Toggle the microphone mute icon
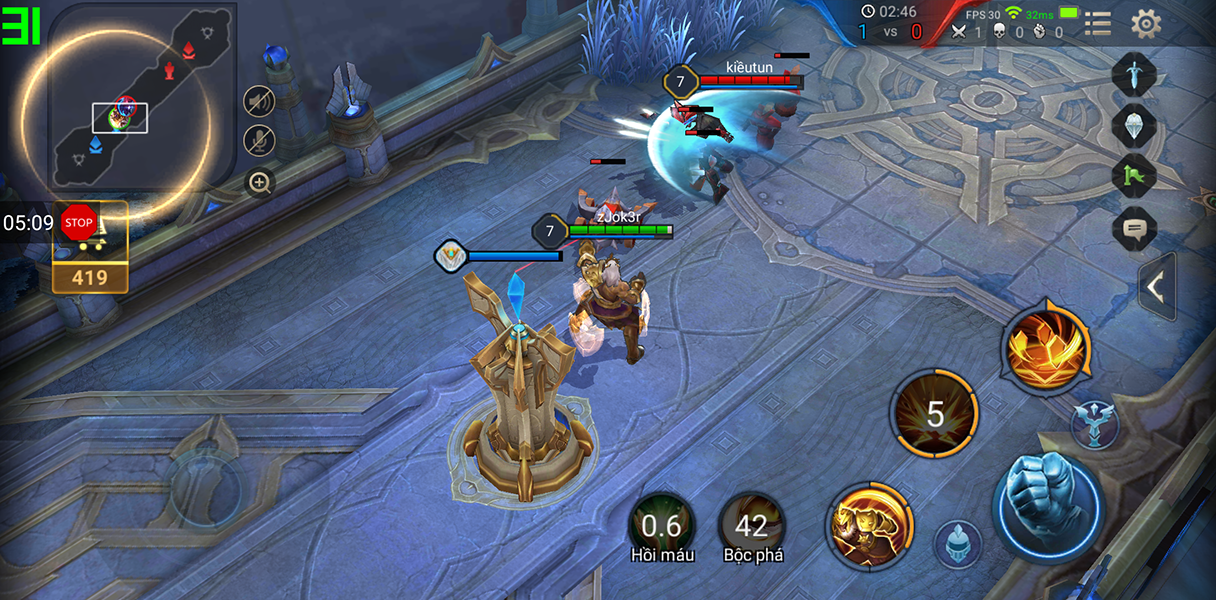1216x600 pixels. point(259,141)
